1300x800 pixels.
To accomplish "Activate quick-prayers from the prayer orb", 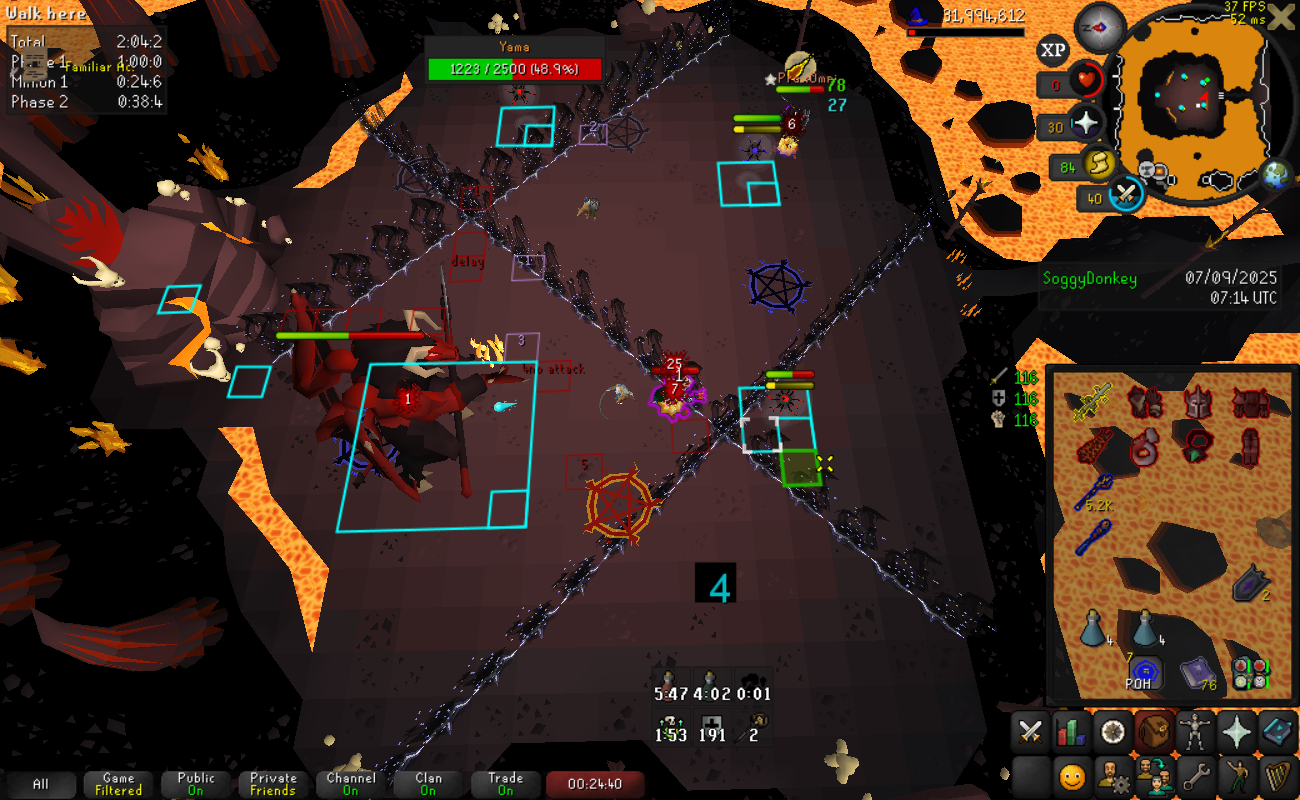I will click(x=1085, y=126).
